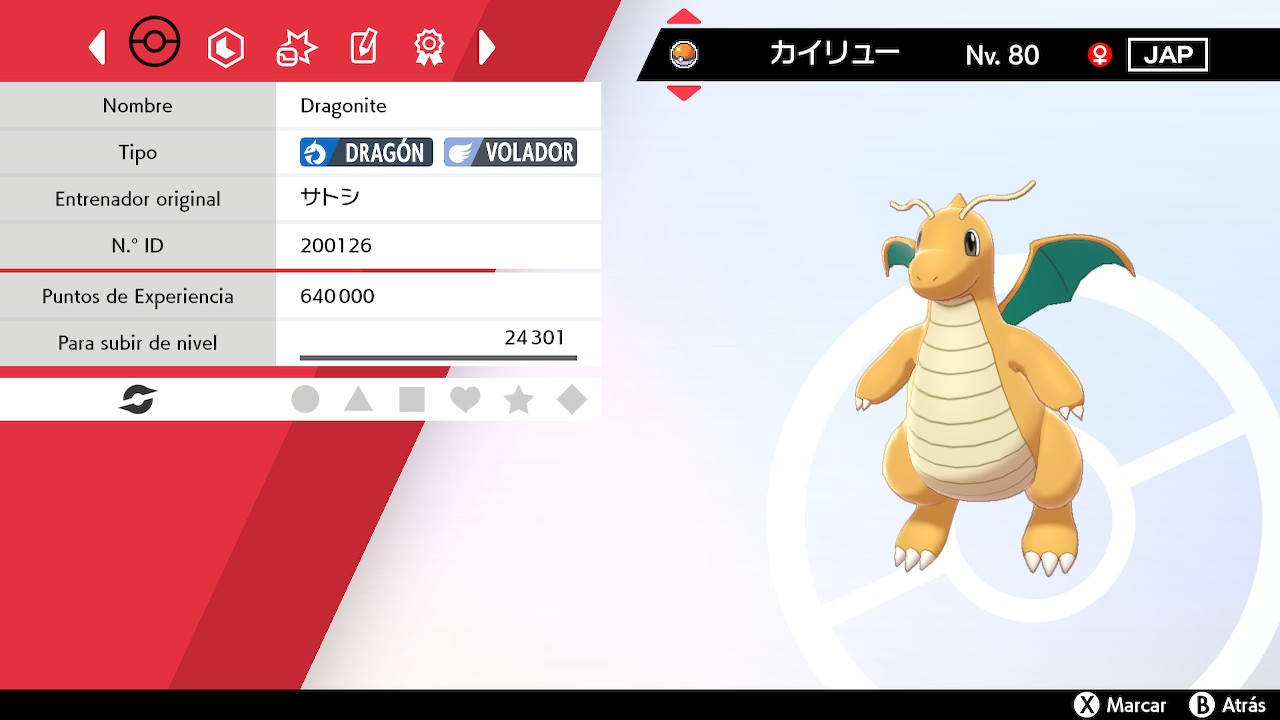Switch to the hexagon stats tab
The height and width of the screenshot is (720, 1280).
coord(225,47)
